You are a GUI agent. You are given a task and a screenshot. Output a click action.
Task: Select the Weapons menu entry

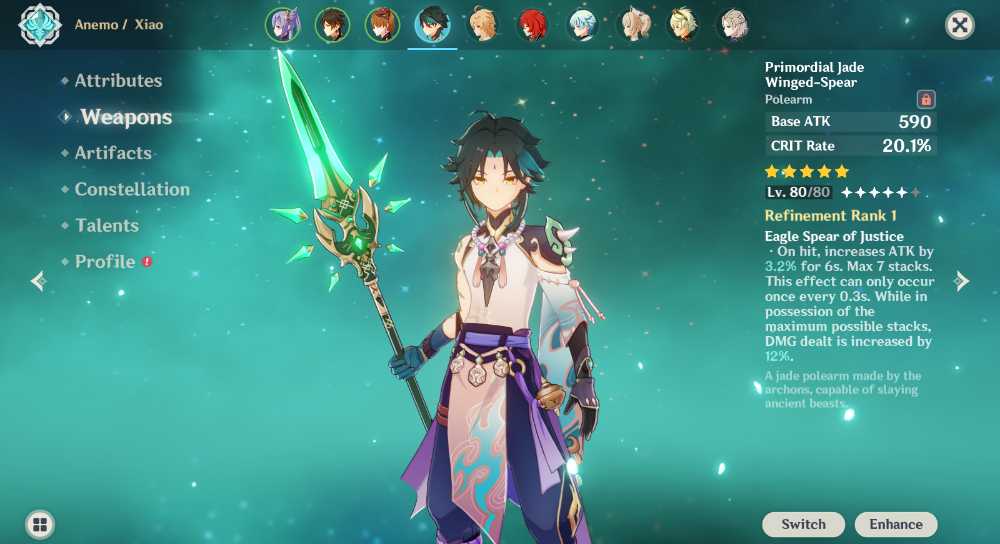tap(126, 117)
